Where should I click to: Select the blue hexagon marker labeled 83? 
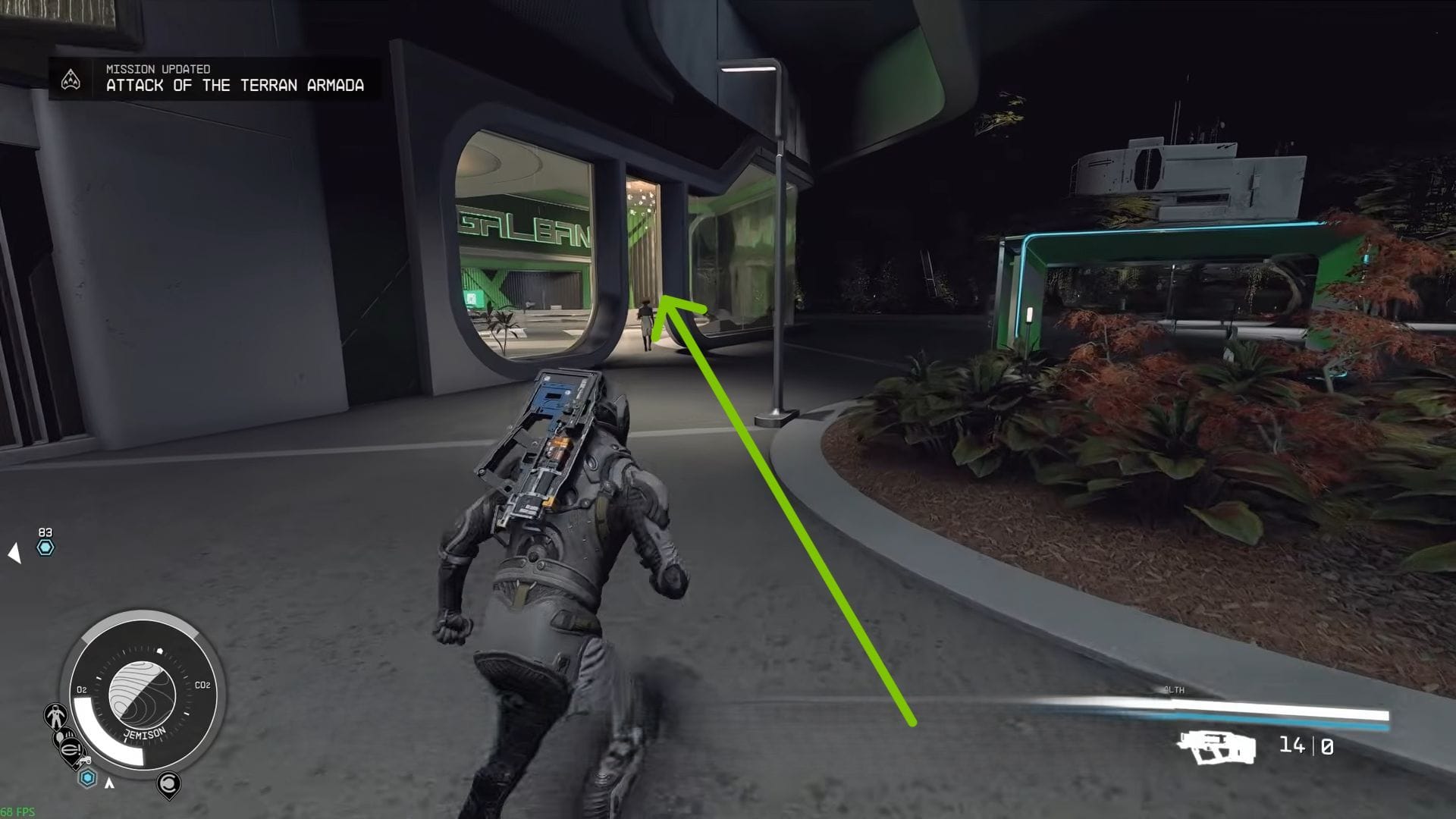coord(45,548)
